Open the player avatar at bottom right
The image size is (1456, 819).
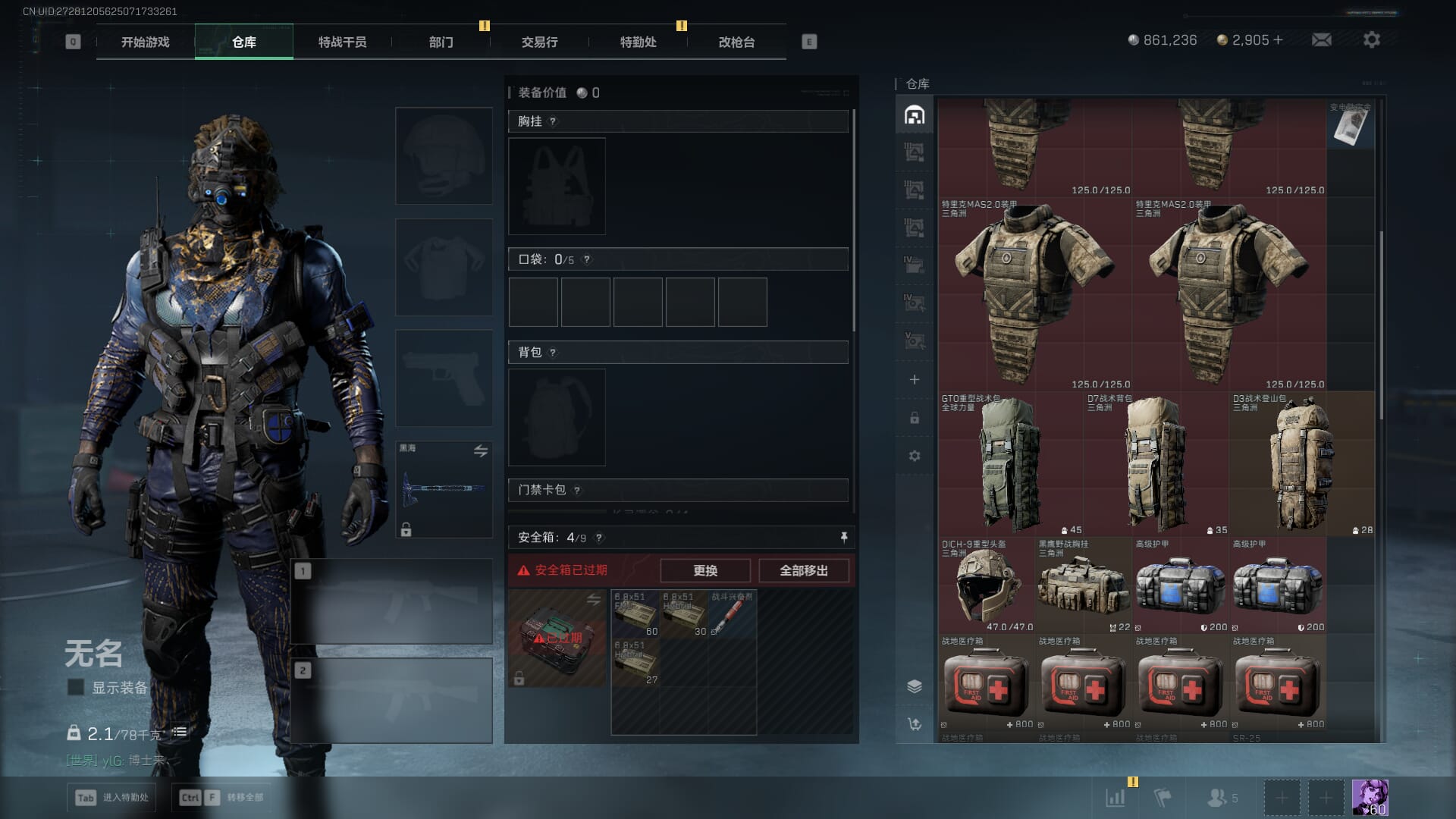tap(1370, 797)
